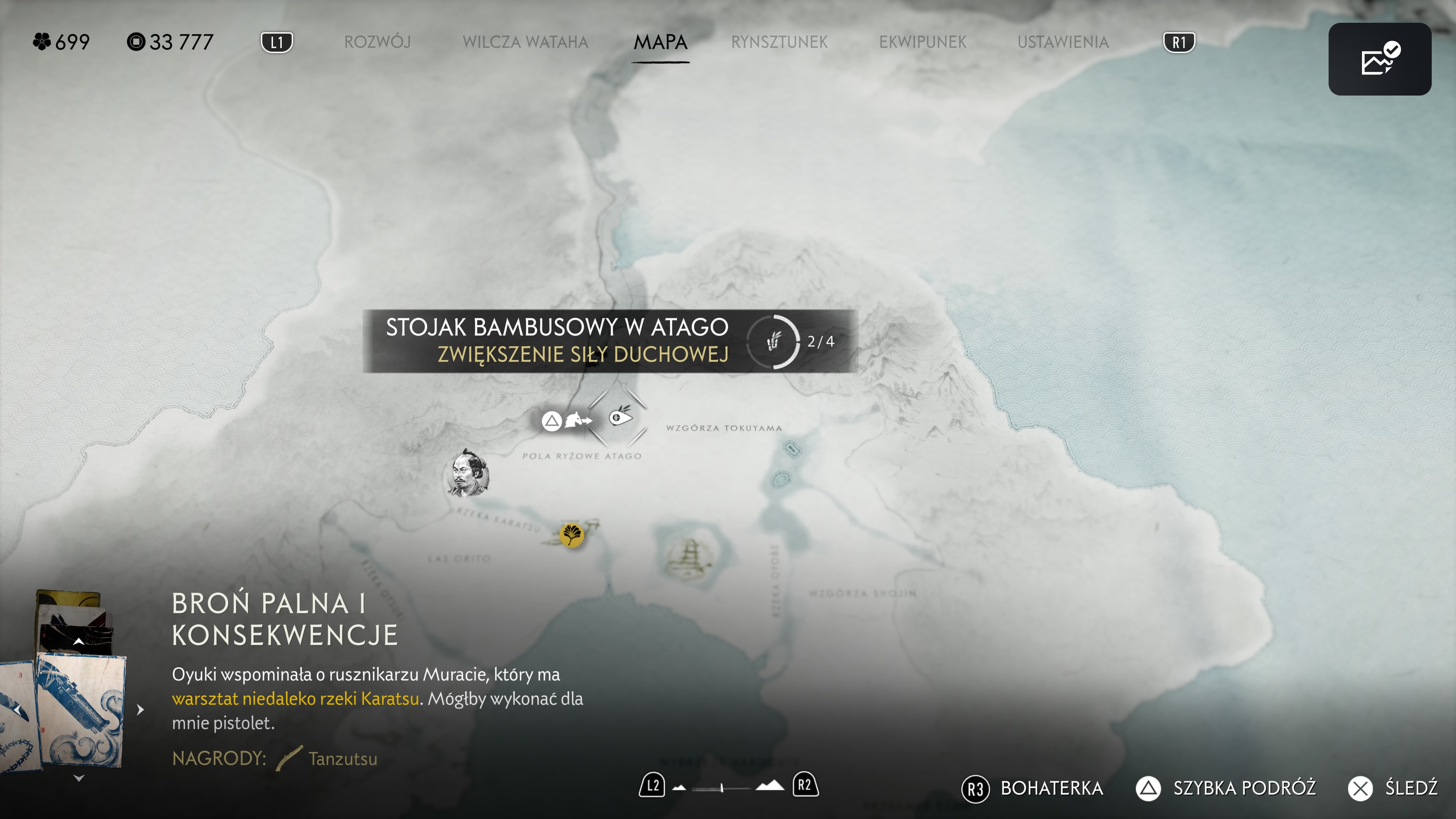Move up in the quest card stack
The image size is (1456, 819).
(x=79, y=642)
